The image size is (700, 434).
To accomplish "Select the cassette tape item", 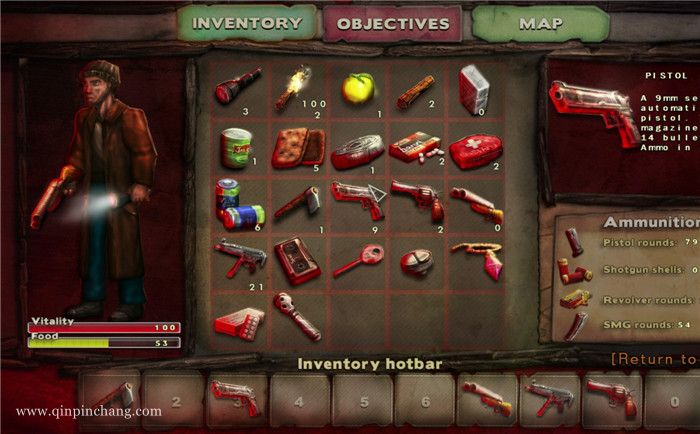I will (x=296, y=258).
